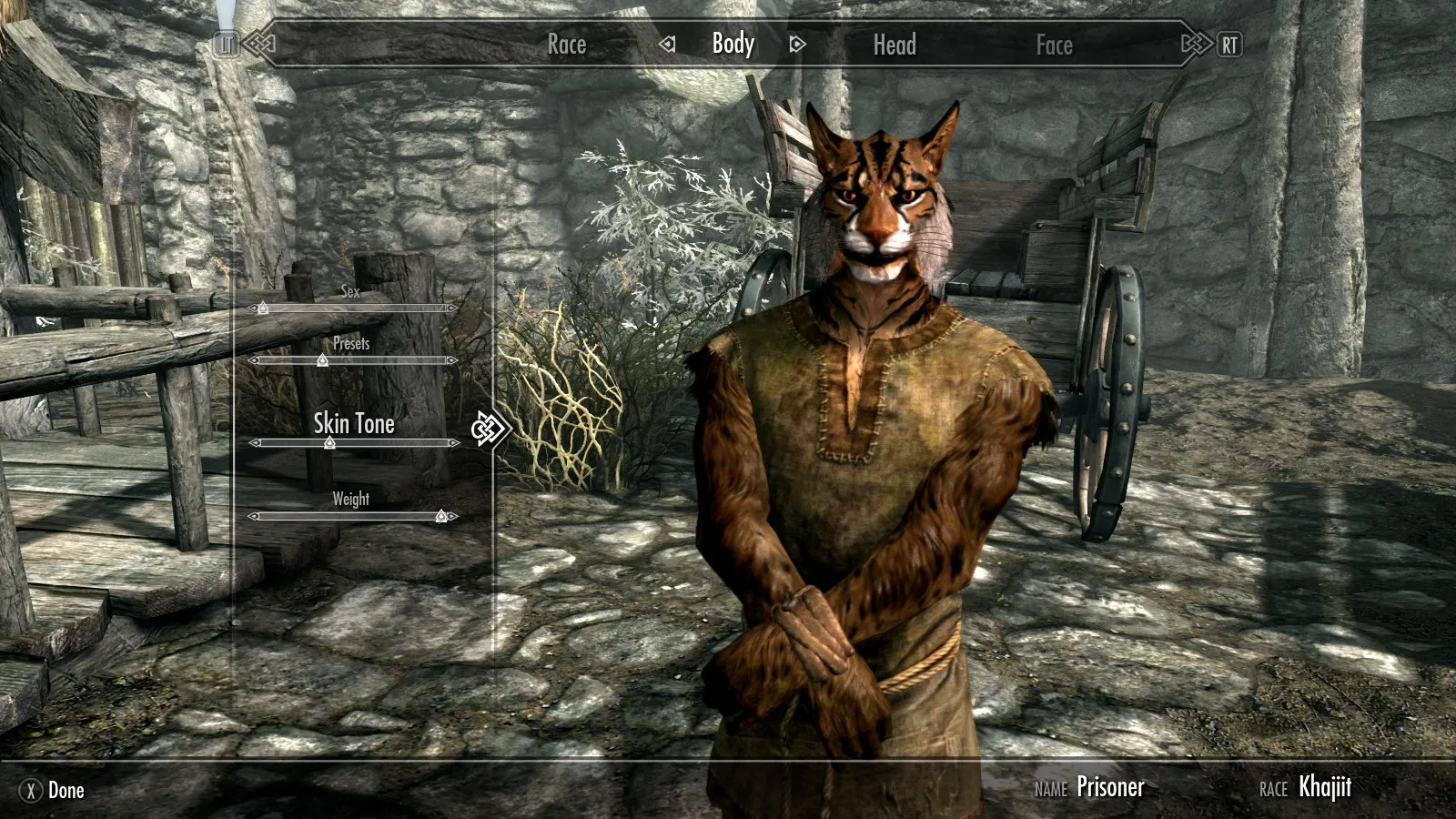The height and width of the screenshot is (819, 1456).
Task: Choose the Skin Tone option label
Action: pos(353,423)
